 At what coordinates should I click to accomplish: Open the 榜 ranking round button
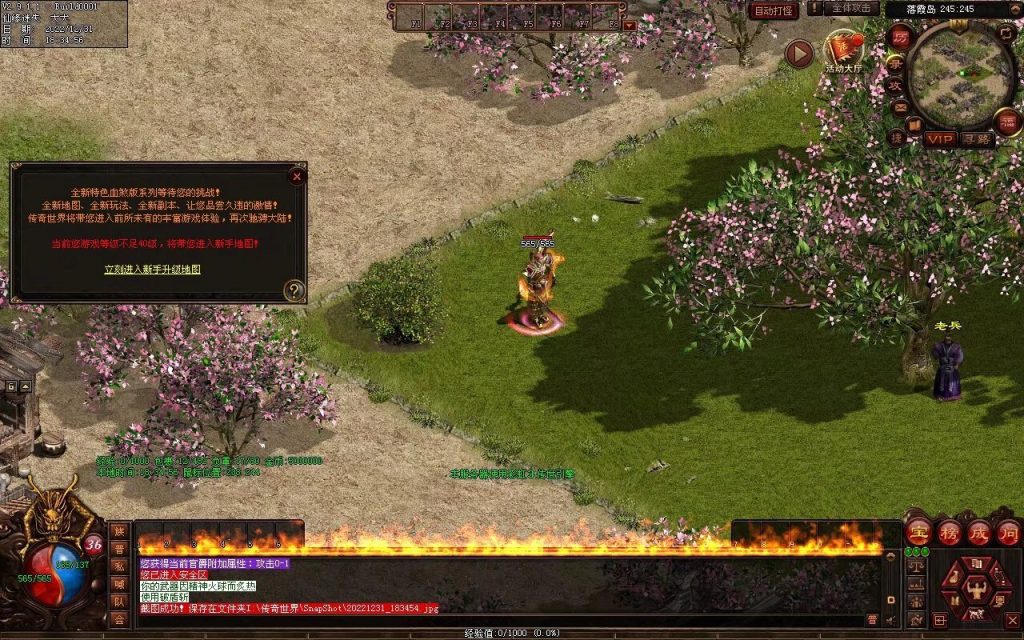tap(948, 531)
